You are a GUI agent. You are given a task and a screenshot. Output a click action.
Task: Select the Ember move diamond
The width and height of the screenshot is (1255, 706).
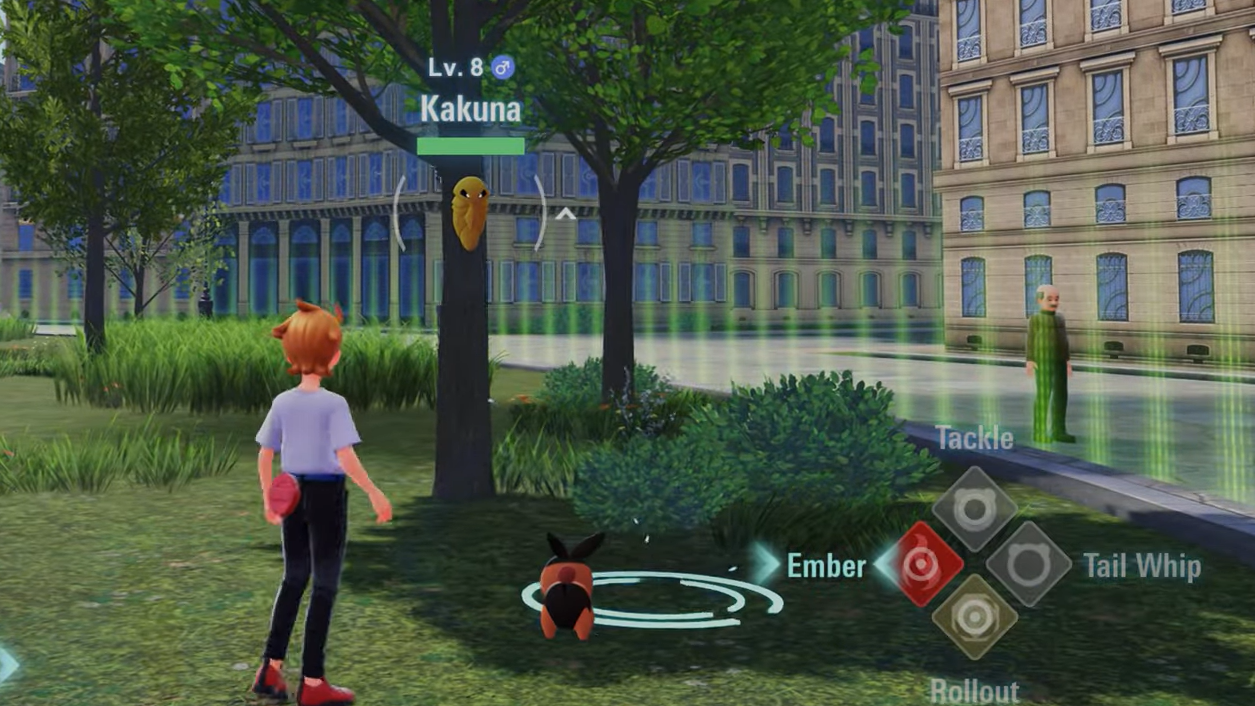tap(918, 565)
